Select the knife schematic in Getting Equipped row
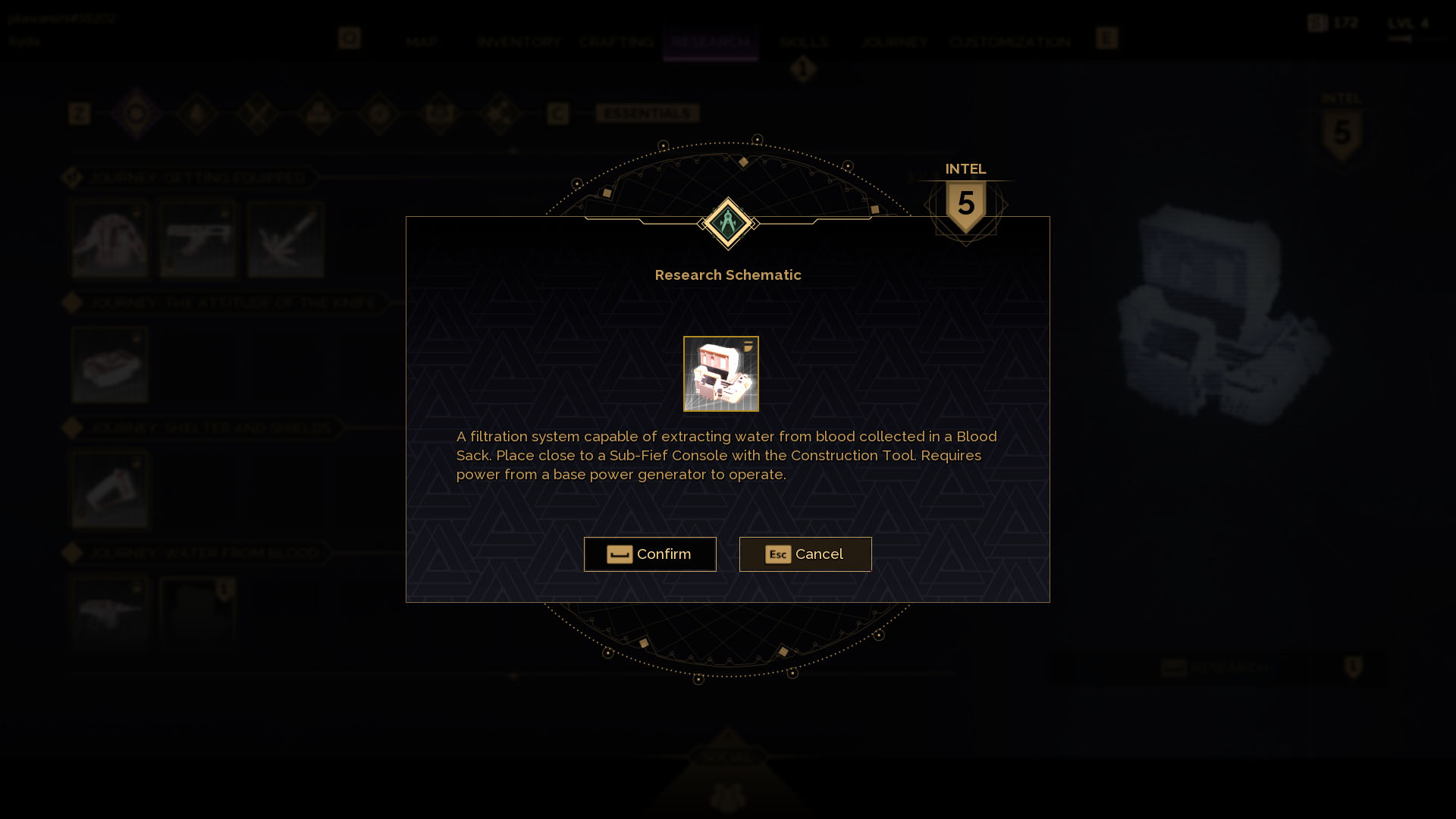The image size is (1456, 819). click(285, 239)
